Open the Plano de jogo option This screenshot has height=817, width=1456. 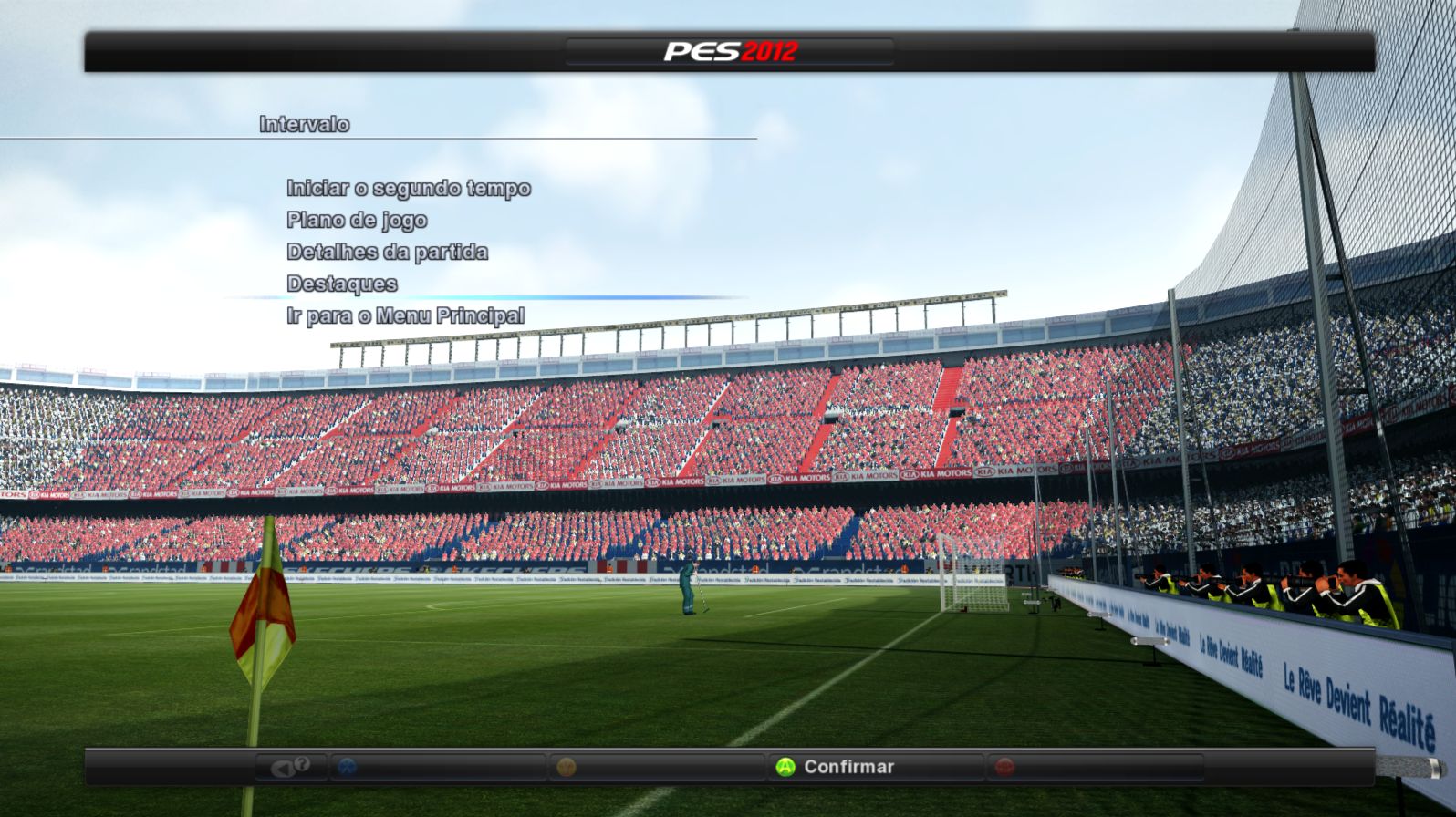pos(357,220)
